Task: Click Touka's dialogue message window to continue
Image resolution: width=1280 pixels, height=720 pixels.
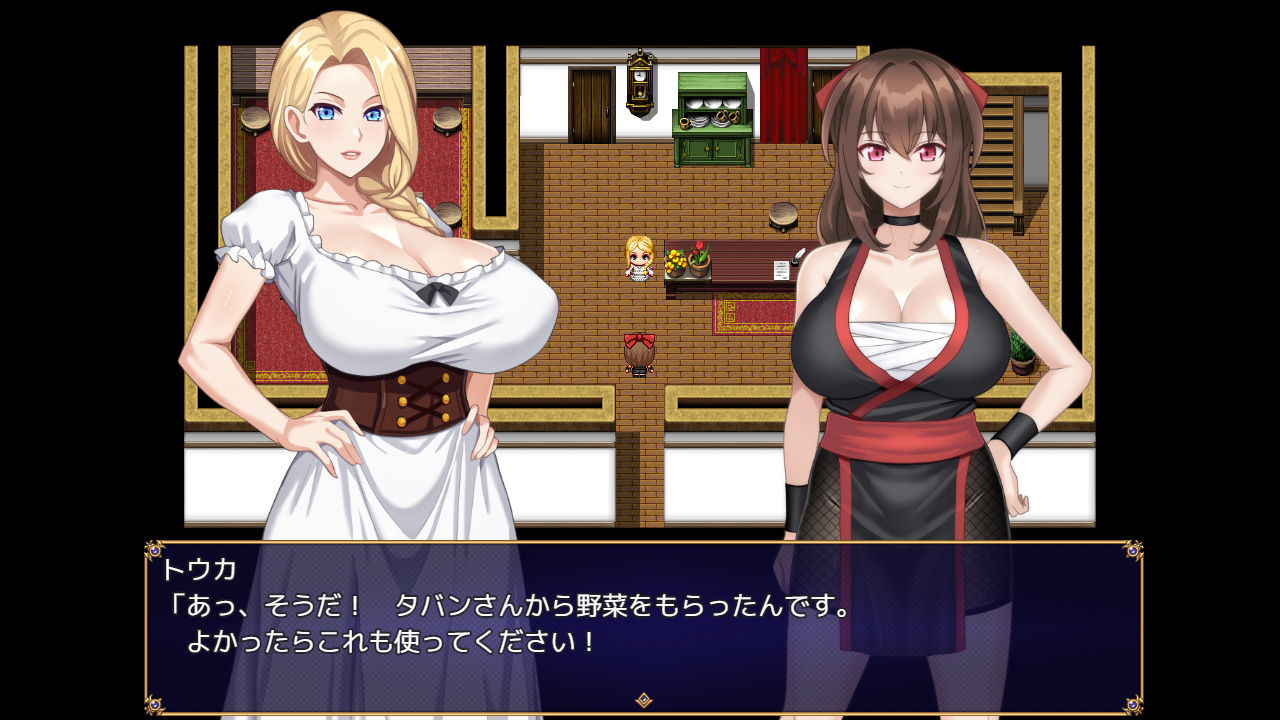Action: (644, 626)
